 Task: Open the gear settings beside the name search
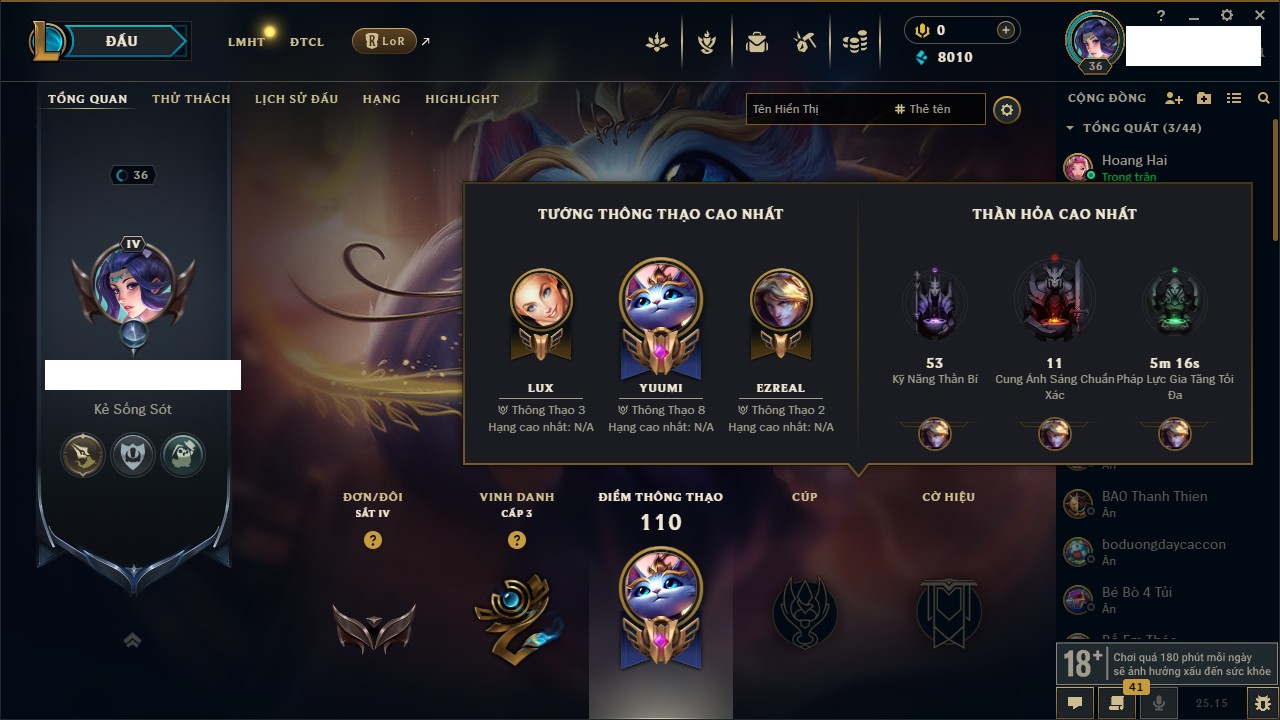[1007, 109]
